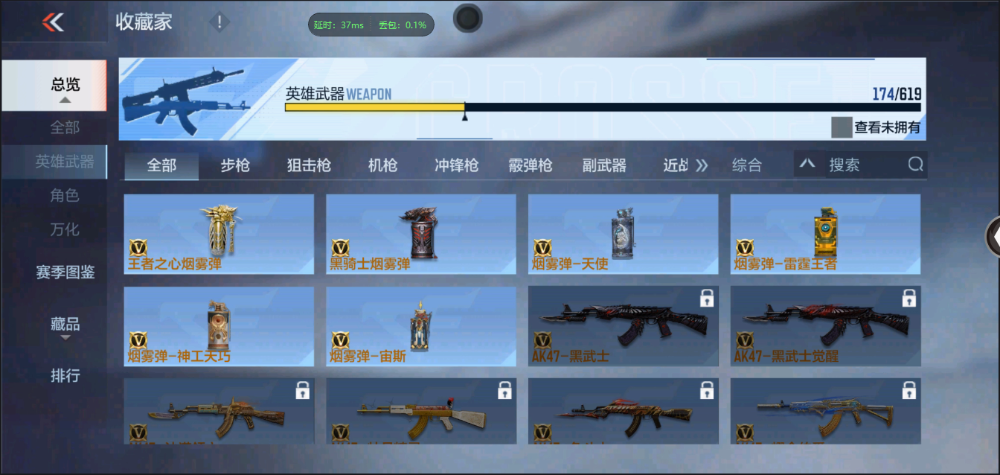Switch to the 副武器 weapon tab
1000x475 pixels.
pyautogui.click(x=604, y=165)
